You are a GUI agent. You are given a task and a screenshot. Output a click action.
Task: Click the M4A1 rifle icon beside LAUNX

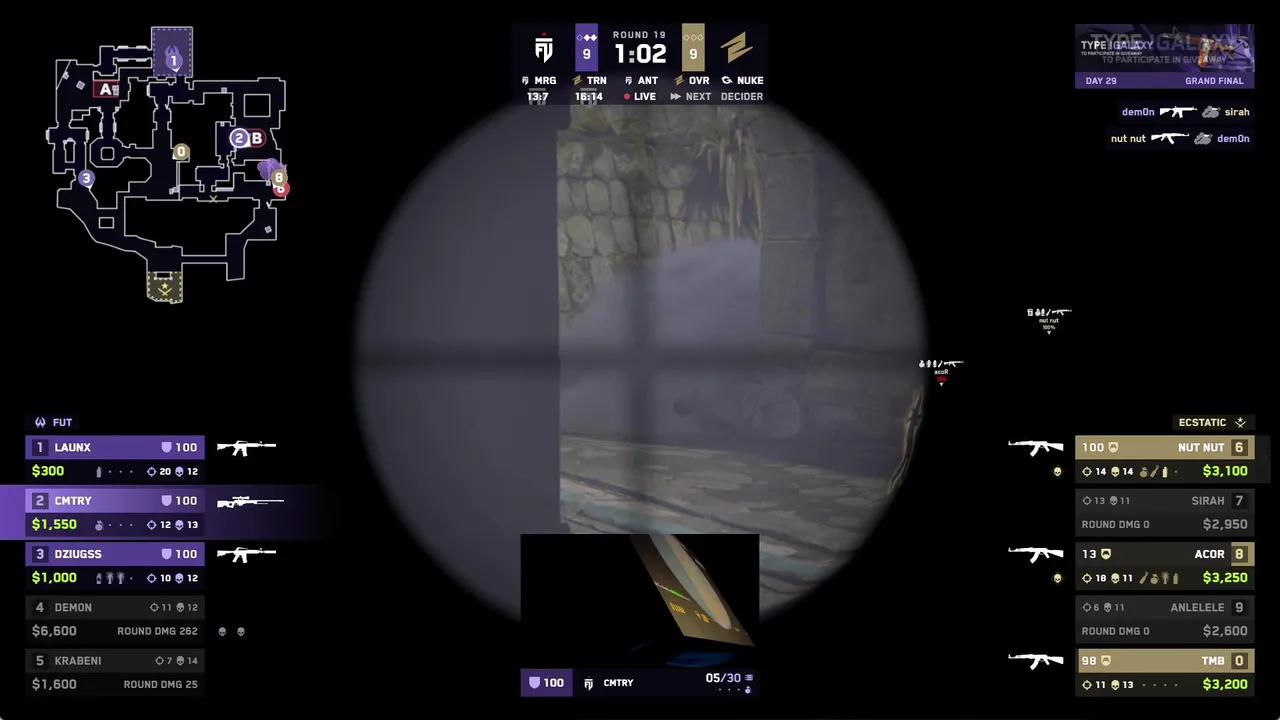(245, 447)
